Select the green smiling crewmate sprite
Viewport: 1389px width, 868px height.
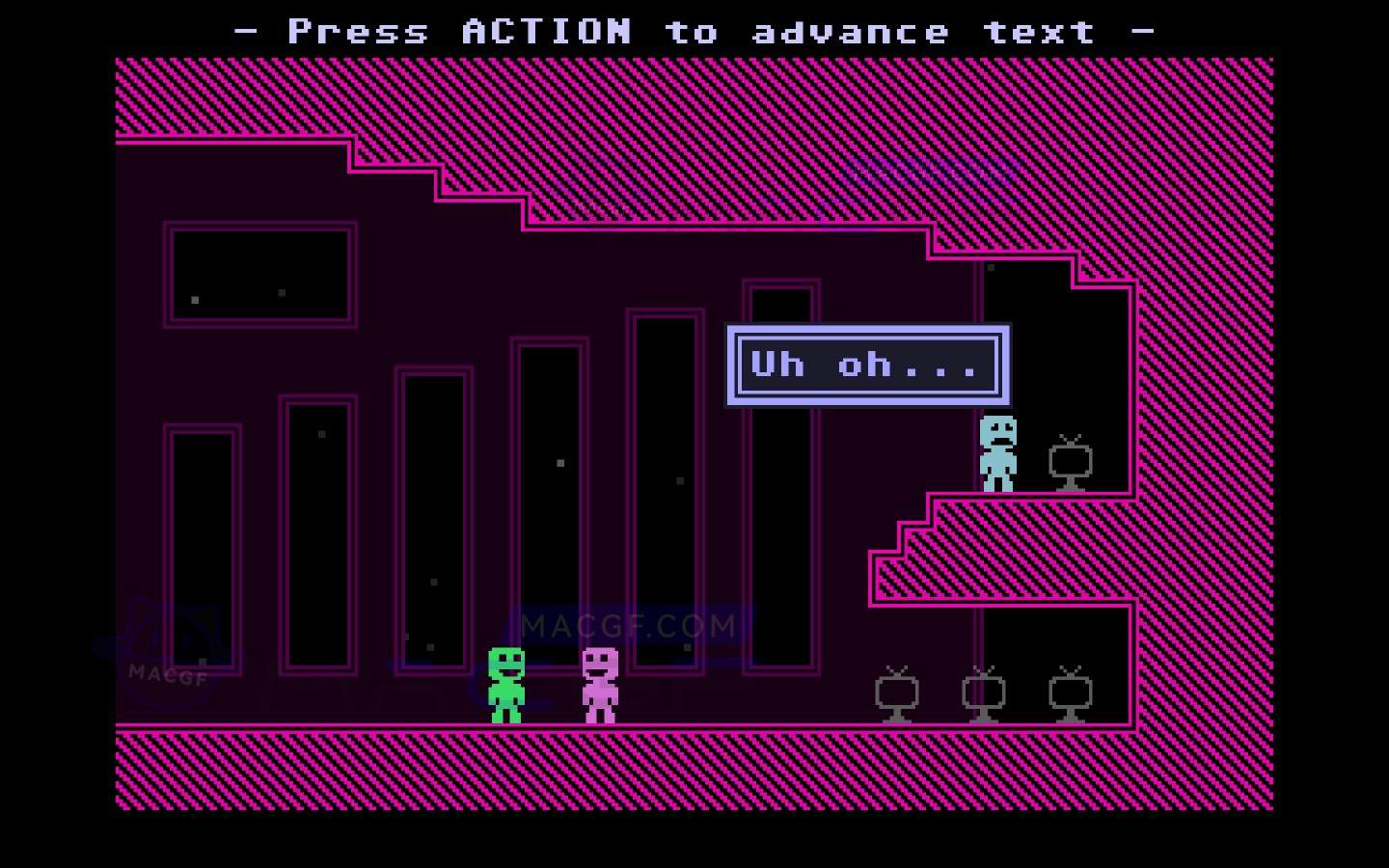tap(505, 685)
